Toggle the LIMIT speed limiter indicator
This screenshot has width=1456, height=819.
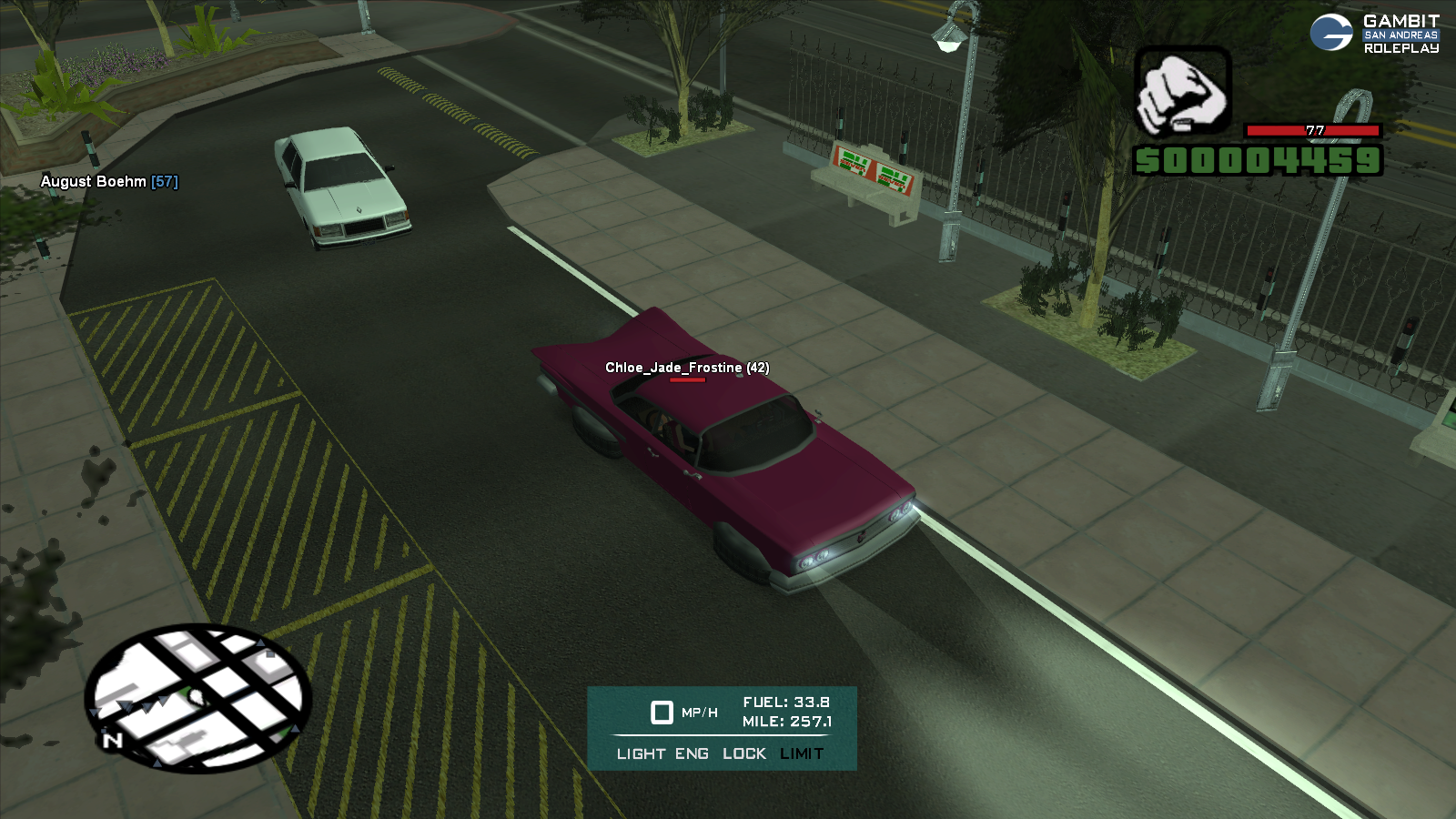[x=802, y=753]
